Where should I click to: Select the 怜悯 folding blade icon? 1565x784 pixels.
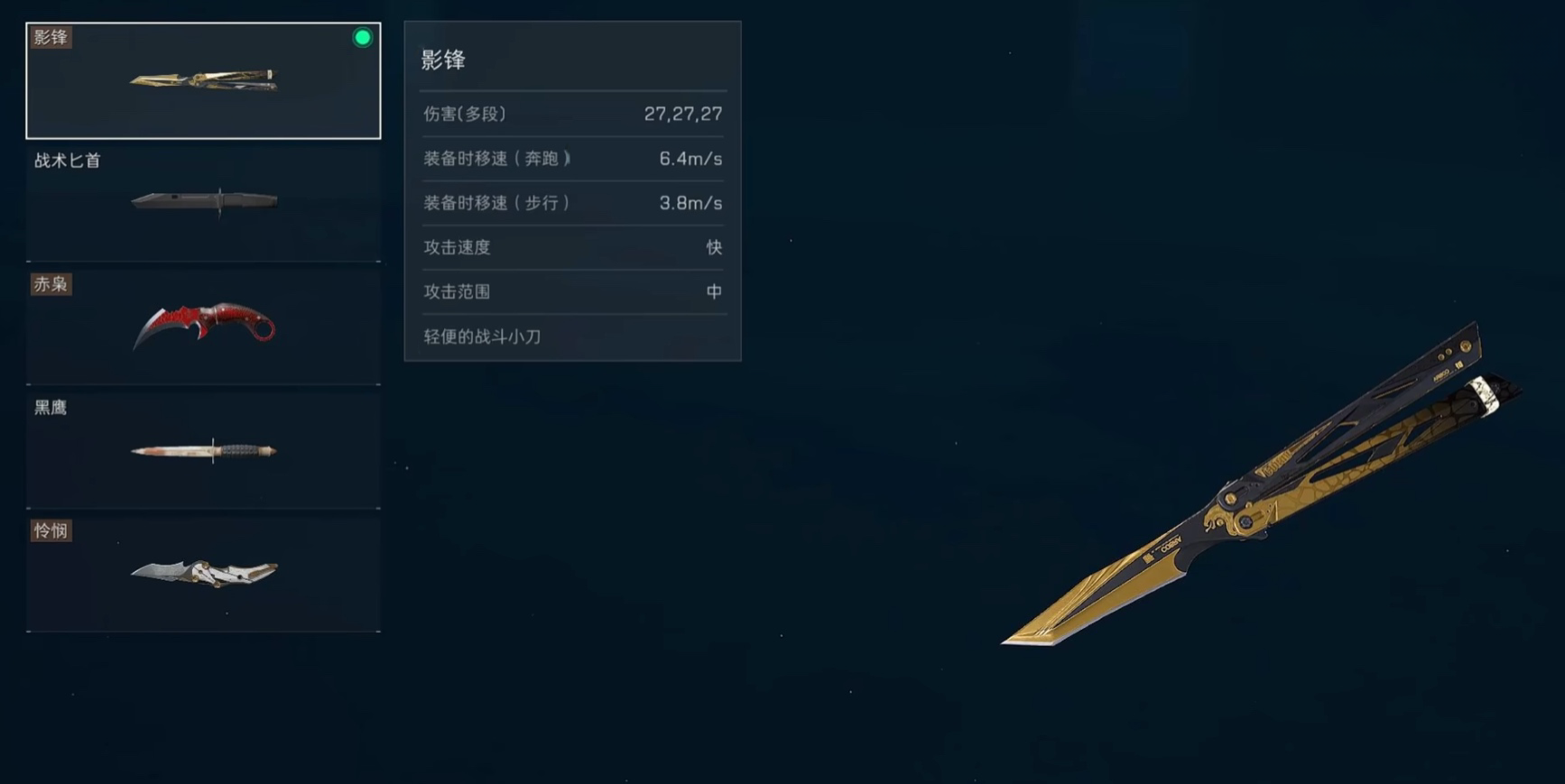point(203,571)
